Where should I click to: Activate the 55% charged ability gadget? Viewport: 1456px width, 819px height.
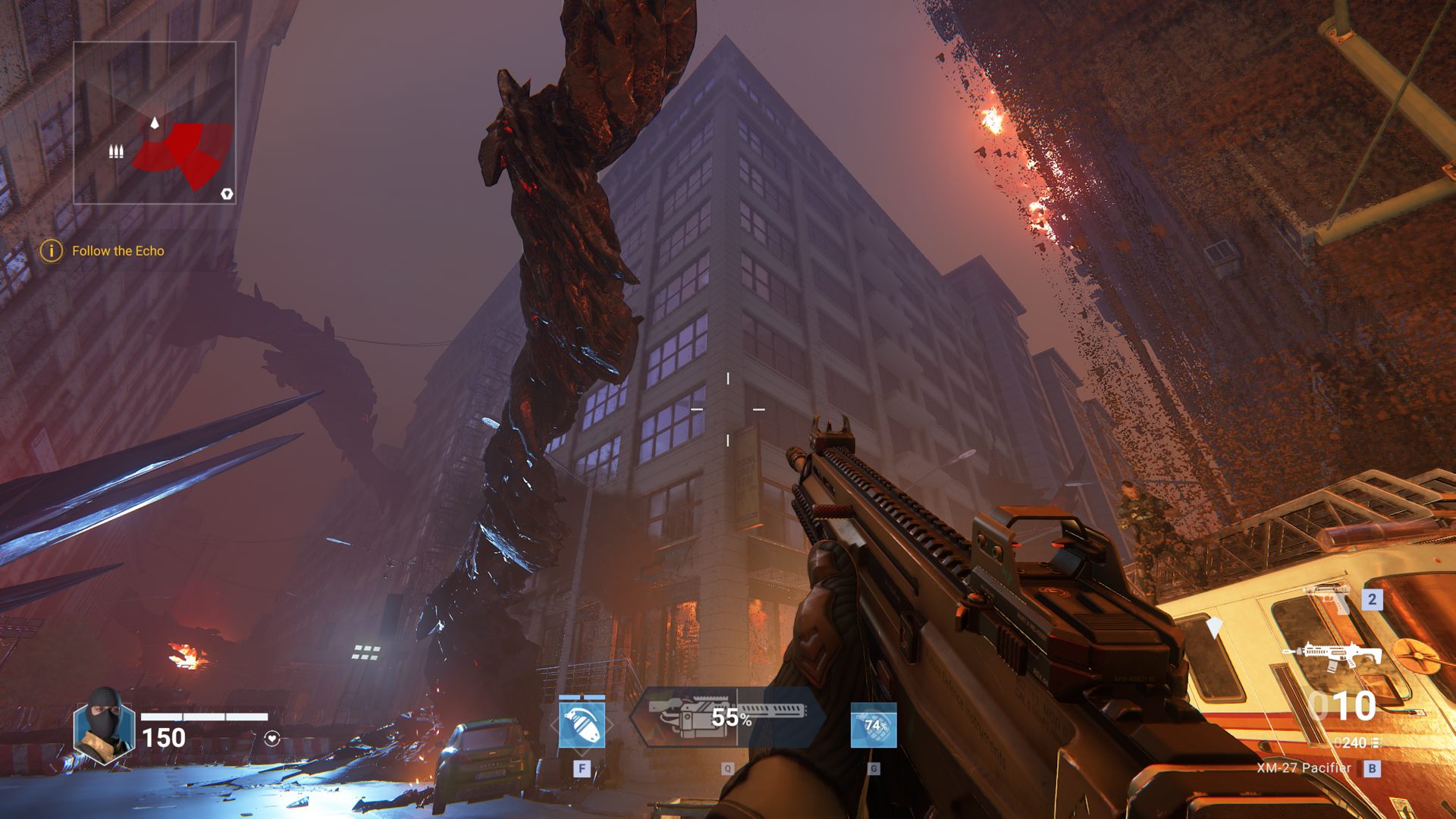coord(728,717)
